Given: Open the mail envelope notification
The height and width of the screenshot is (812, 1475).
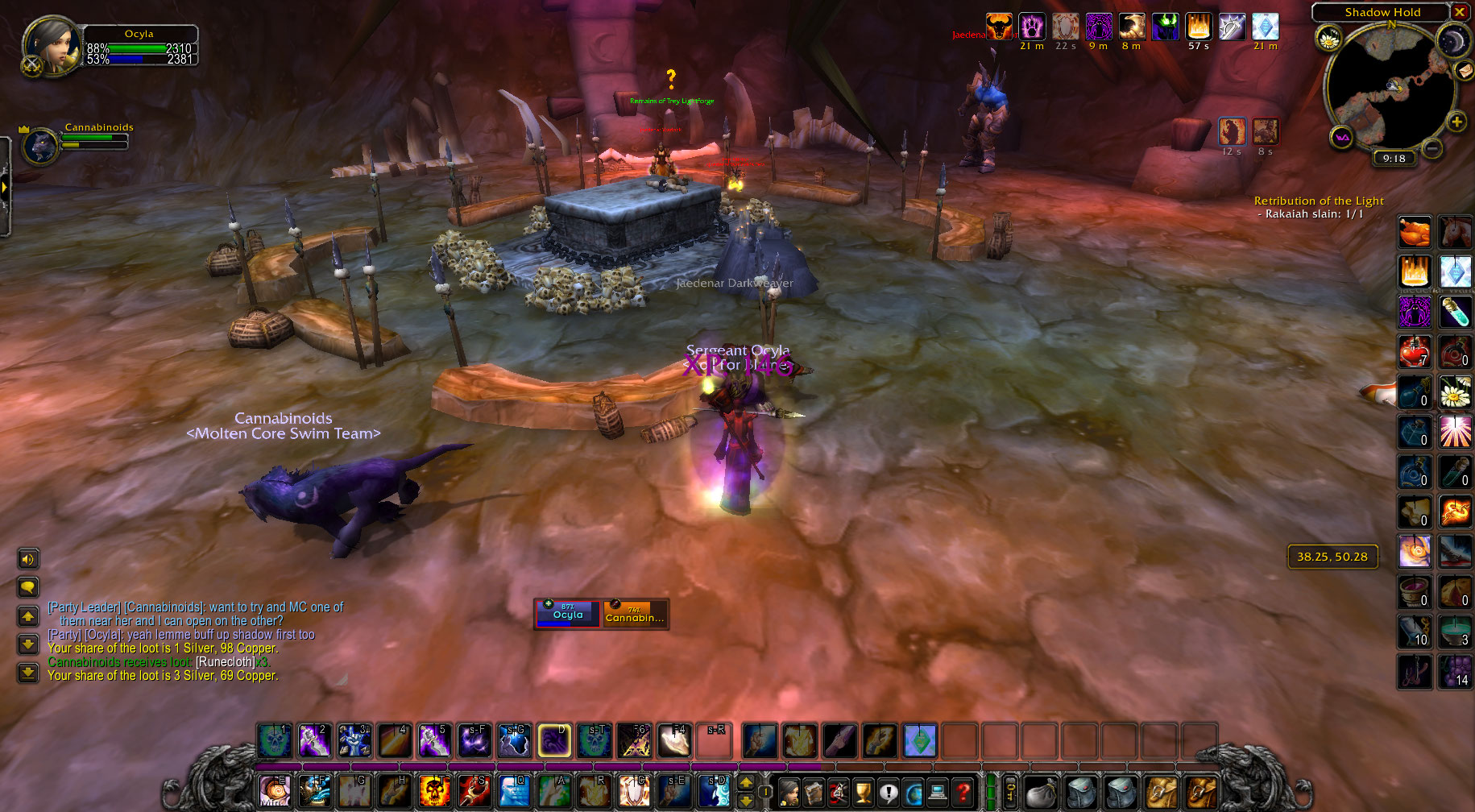Looking at the screenshot, I should click(1464, 71).
